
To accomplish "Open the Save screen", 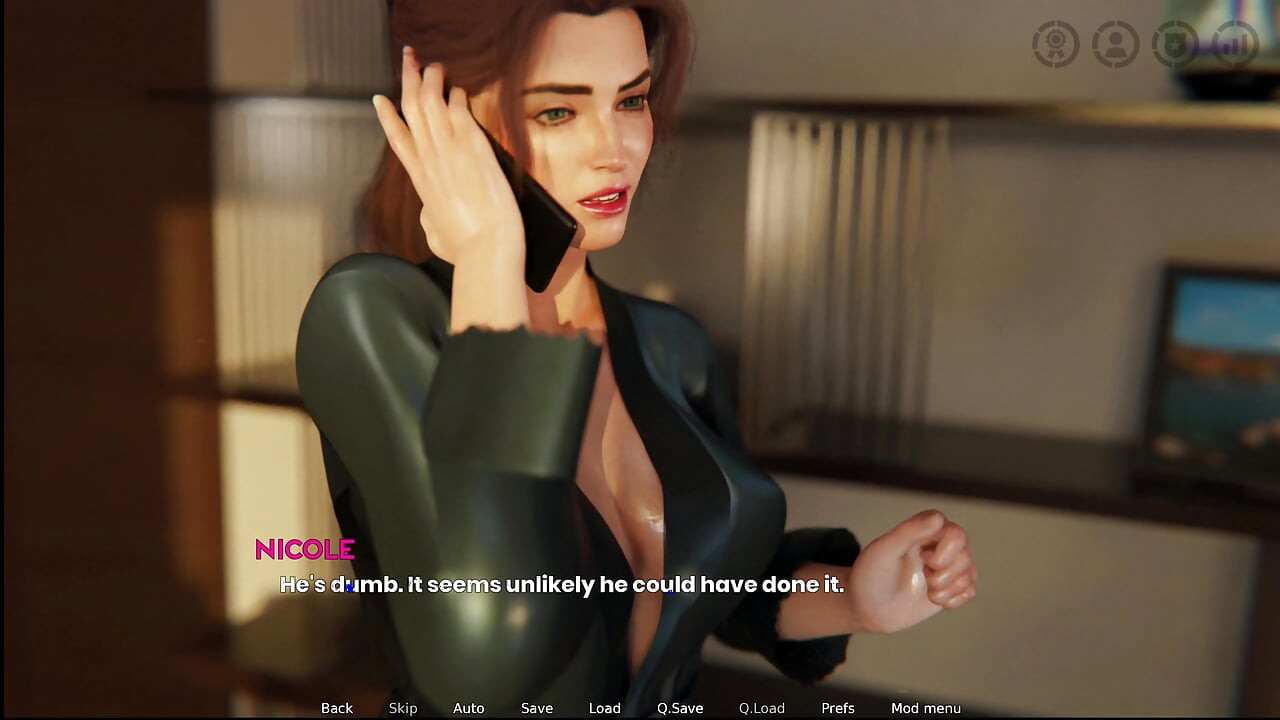I will (536, 708).
